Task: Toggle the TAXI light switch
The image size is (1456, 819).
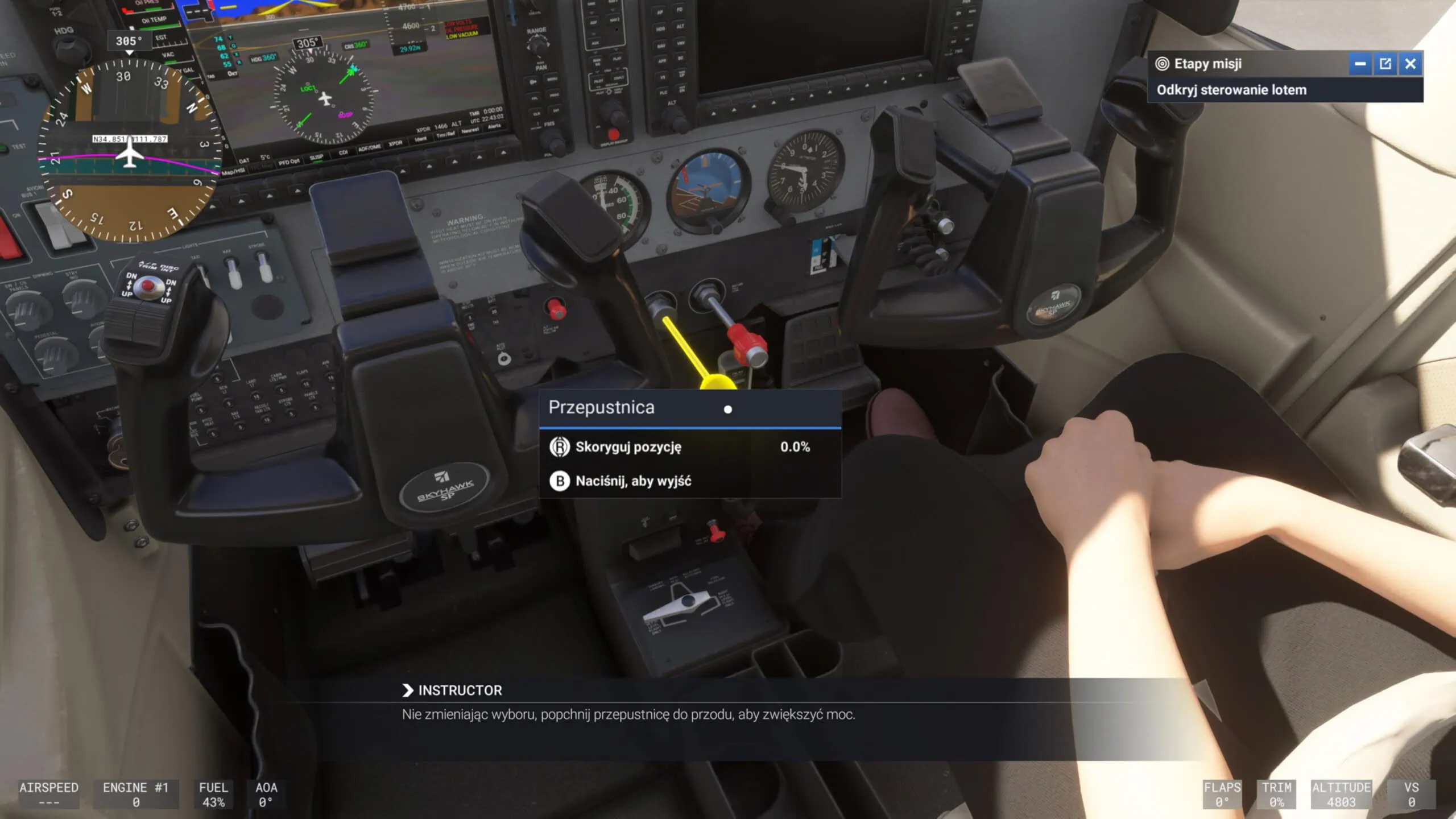Action: coord(202,273)
